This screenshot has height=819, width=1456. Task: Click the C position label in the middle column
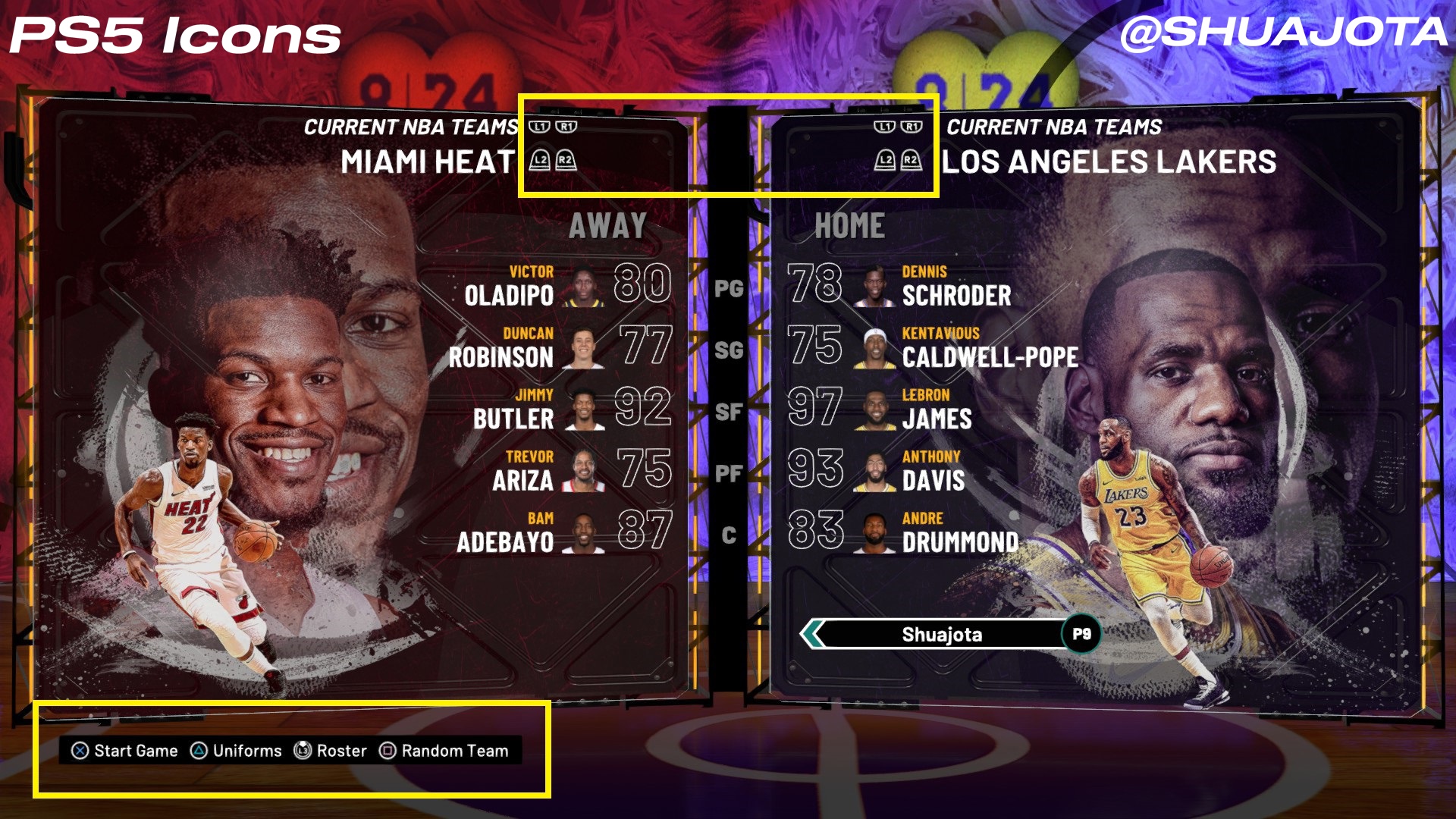coord(729,537)
